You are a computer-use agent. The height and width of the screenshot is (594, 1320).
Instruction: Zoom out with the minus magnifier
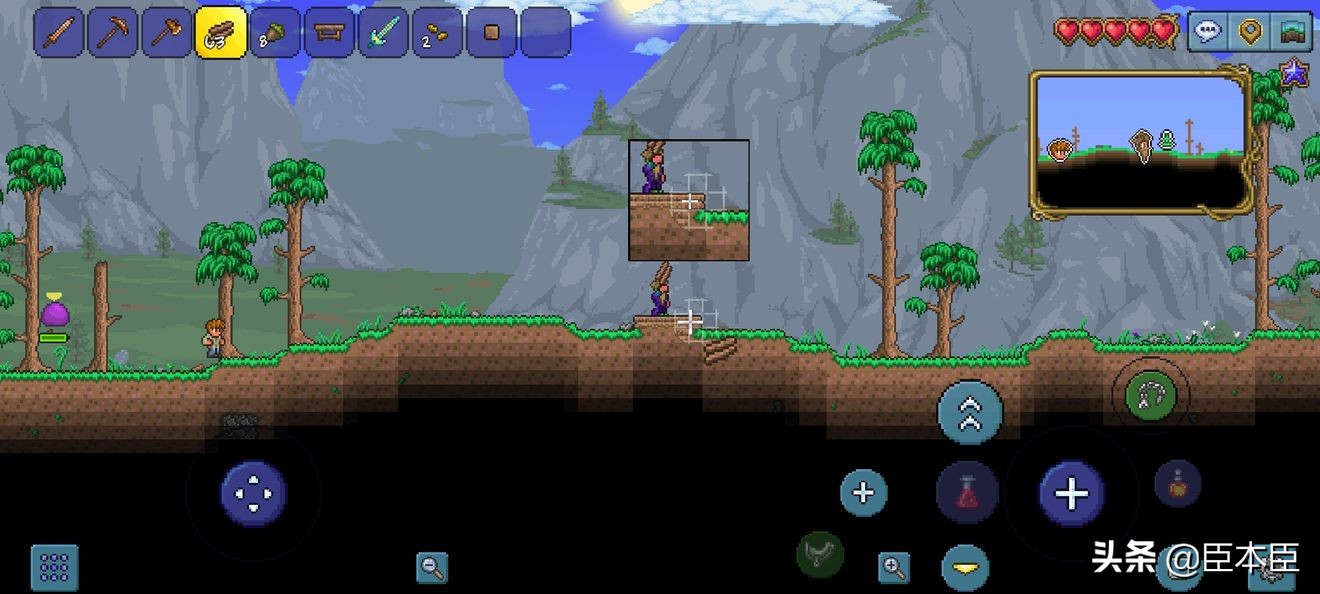pos(432,568)
